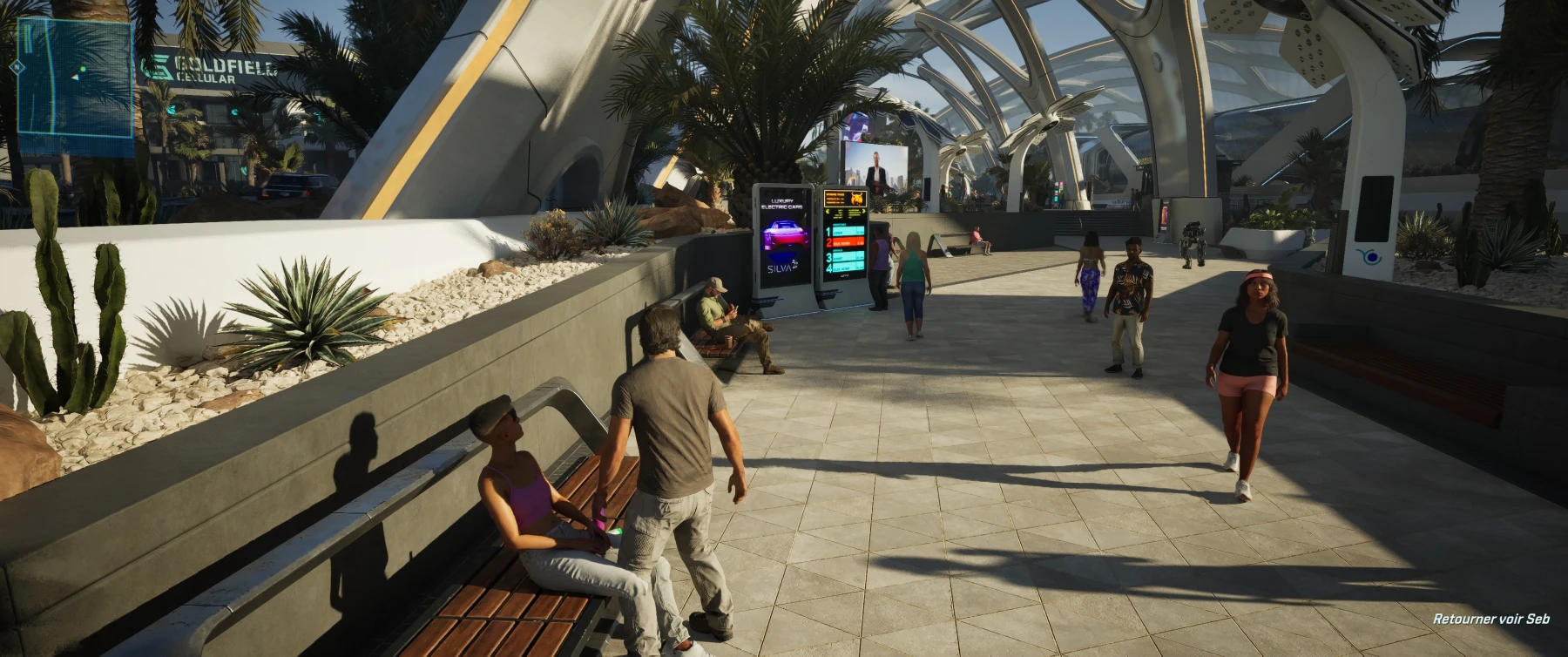
Task: Click the "Retourner voir Seb" objective tracker
Action: [1490, 619]
